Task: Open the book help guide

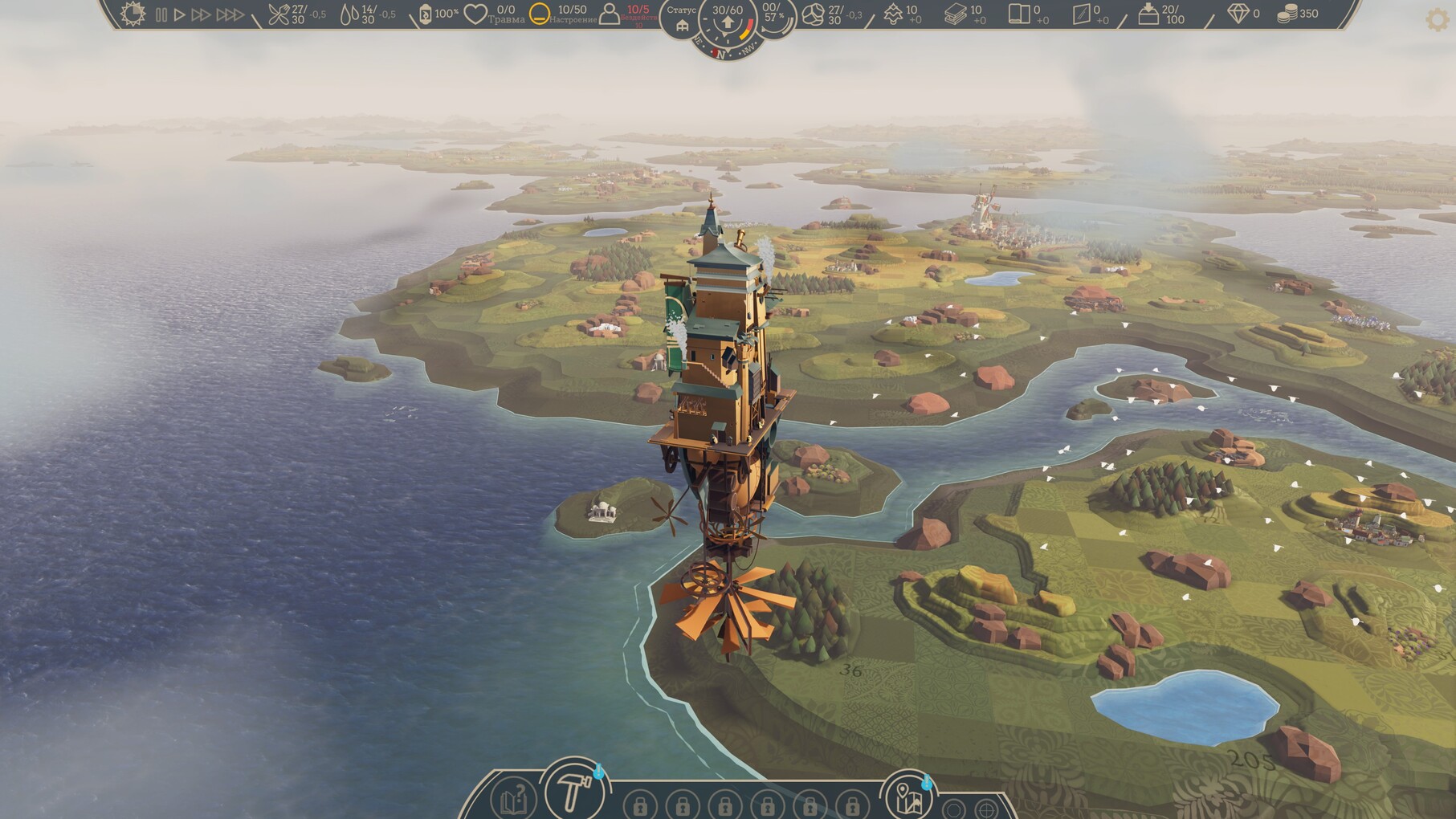Action: tap(512, 800)
